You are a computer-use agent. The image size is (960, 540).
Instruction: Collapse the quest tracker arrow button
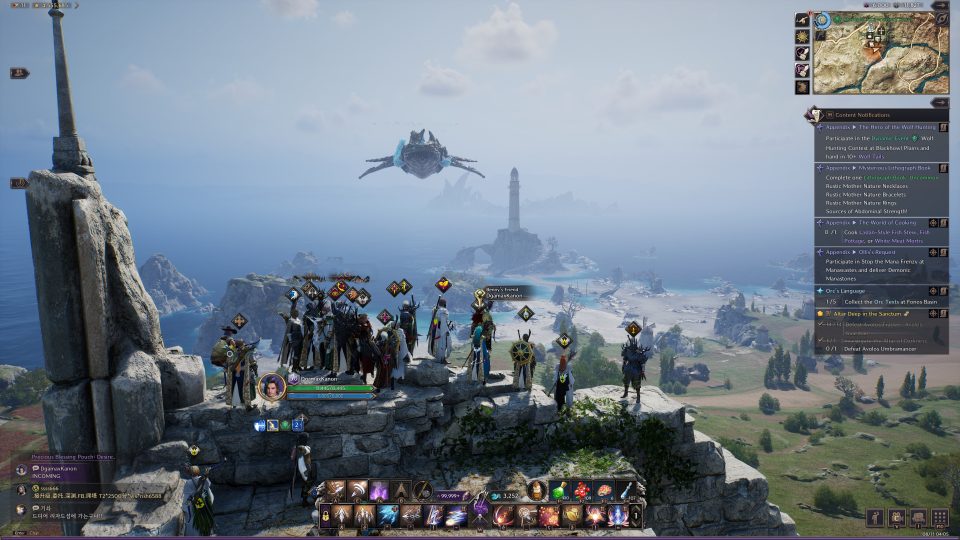tap(939, 102)
